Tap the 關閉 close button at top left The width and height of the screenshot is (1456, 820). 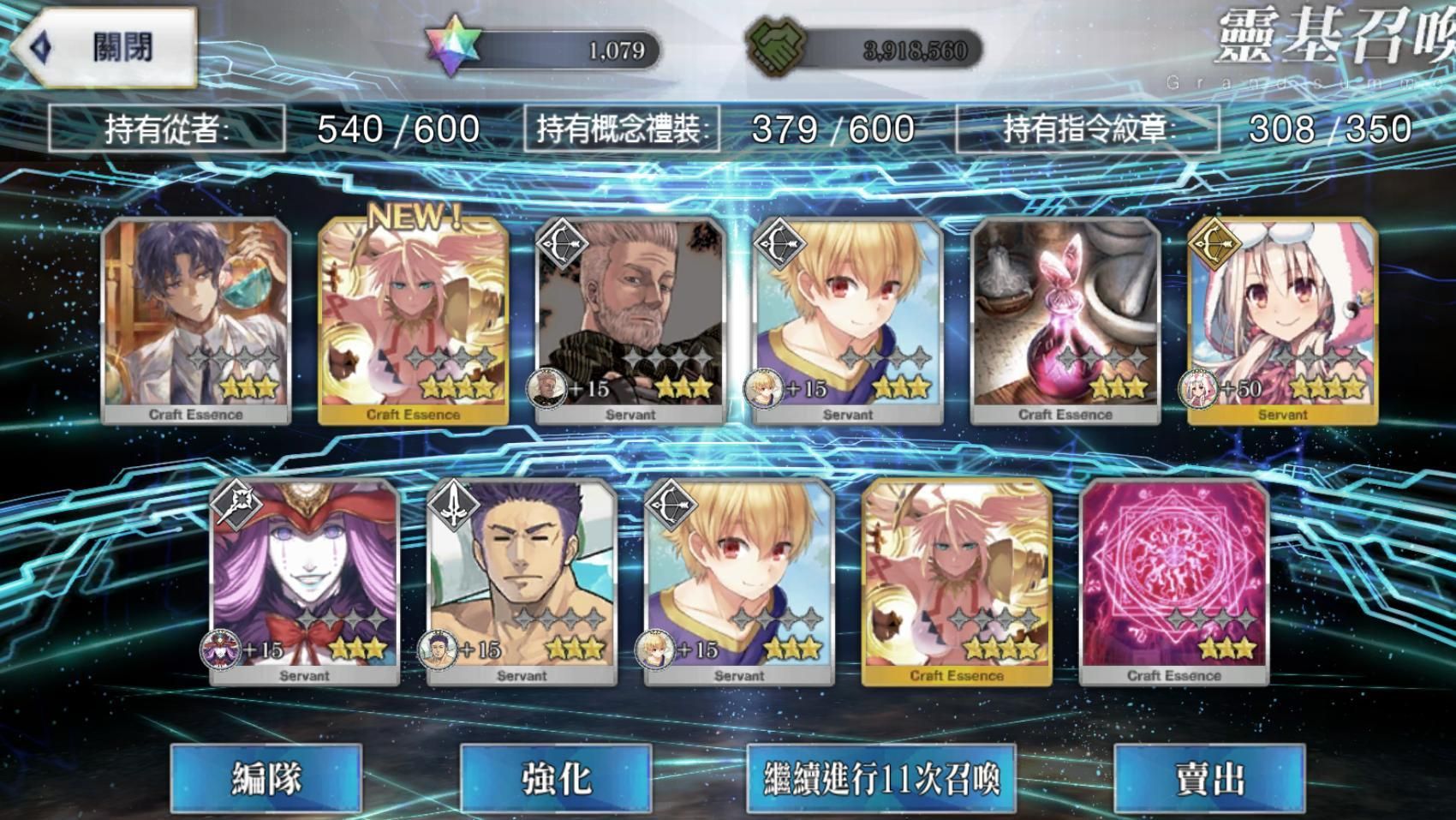pos(103,48)
